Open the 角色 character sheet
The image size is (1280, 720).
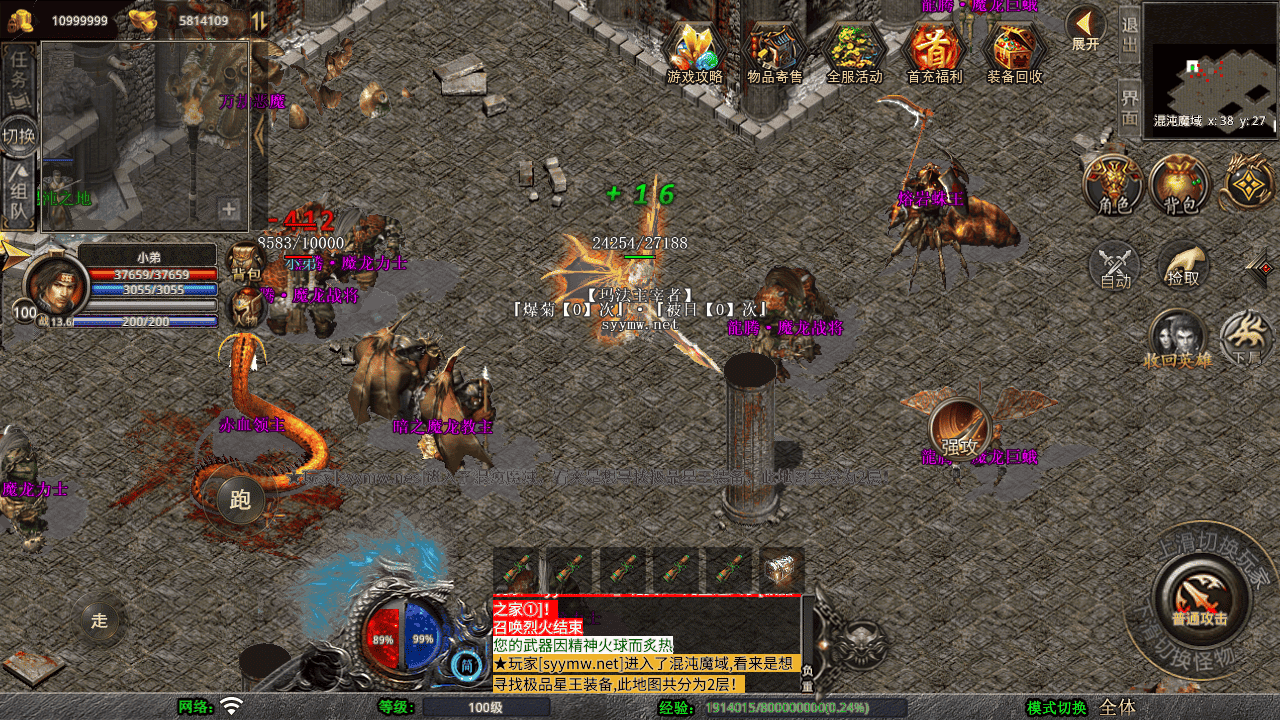point(1114,185)
